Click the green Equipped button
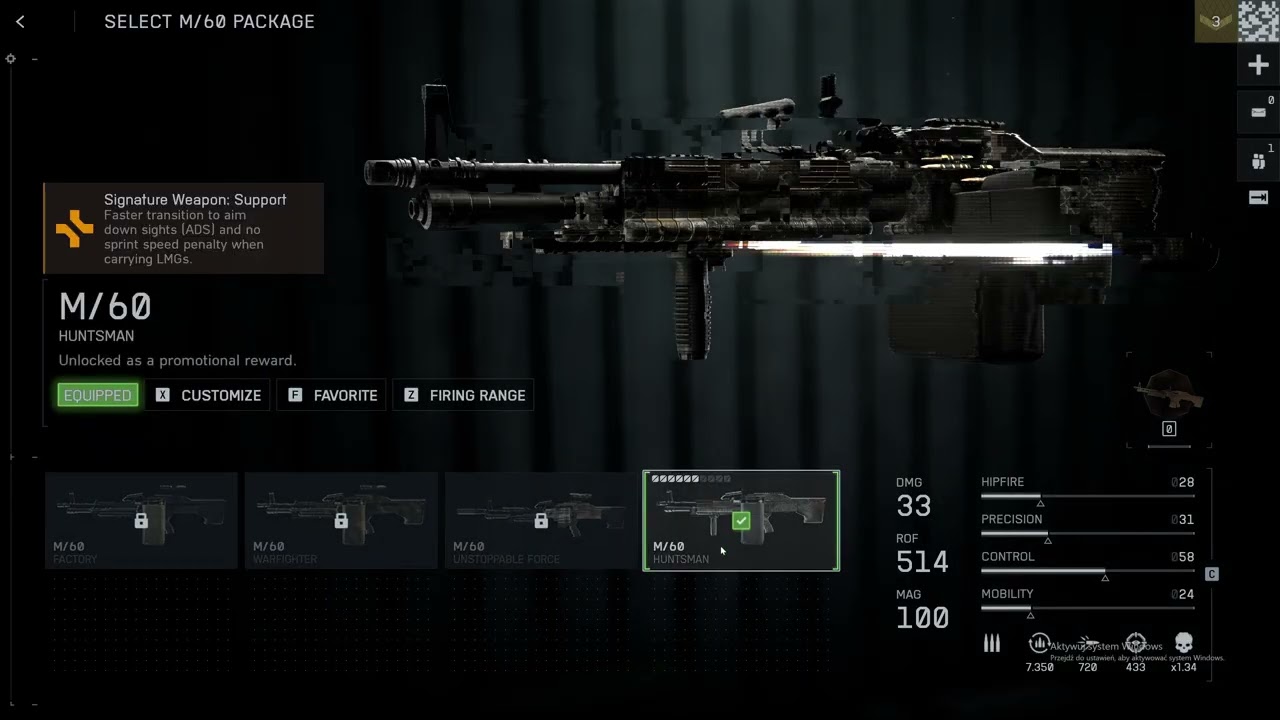This screenshot has width=1280, height=720. 98,395
